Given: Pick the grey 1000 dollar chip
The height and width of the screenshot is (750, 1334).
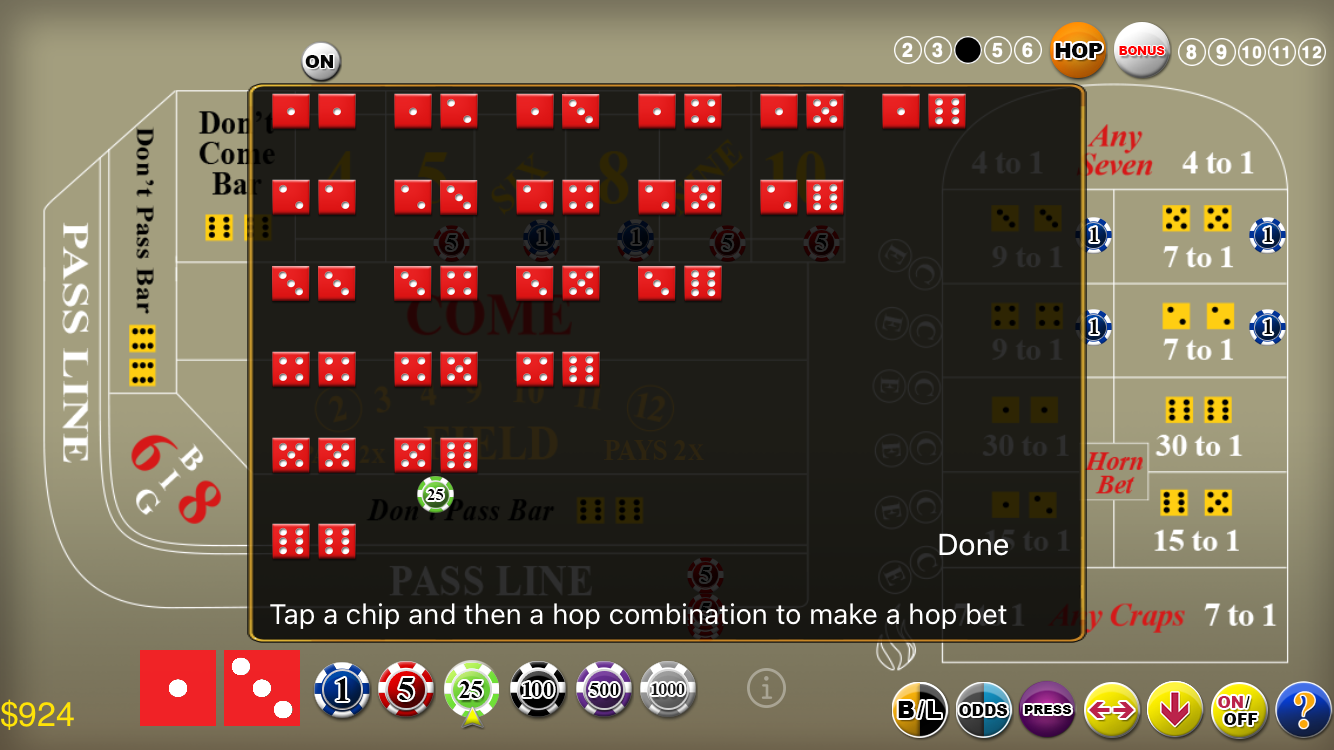Looking at the screenshot, I should click(668, 689).
